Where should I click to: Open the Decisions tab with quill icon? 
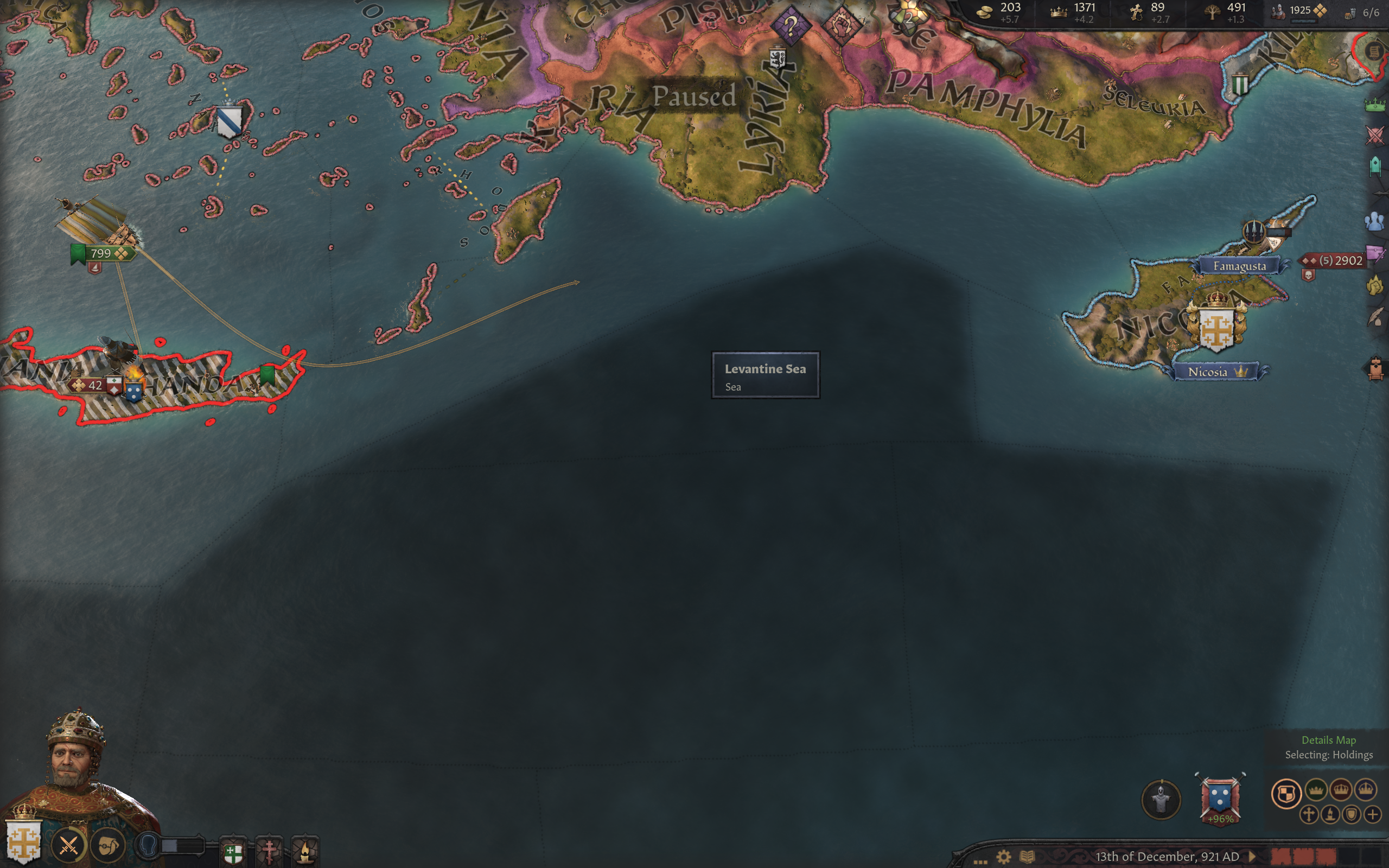point(1375,316)
